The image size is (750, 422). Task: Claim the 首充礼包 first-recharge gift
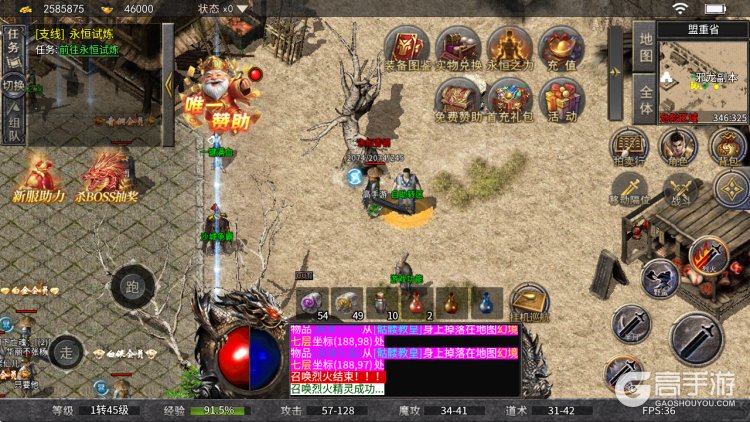[x=510, y=100]
